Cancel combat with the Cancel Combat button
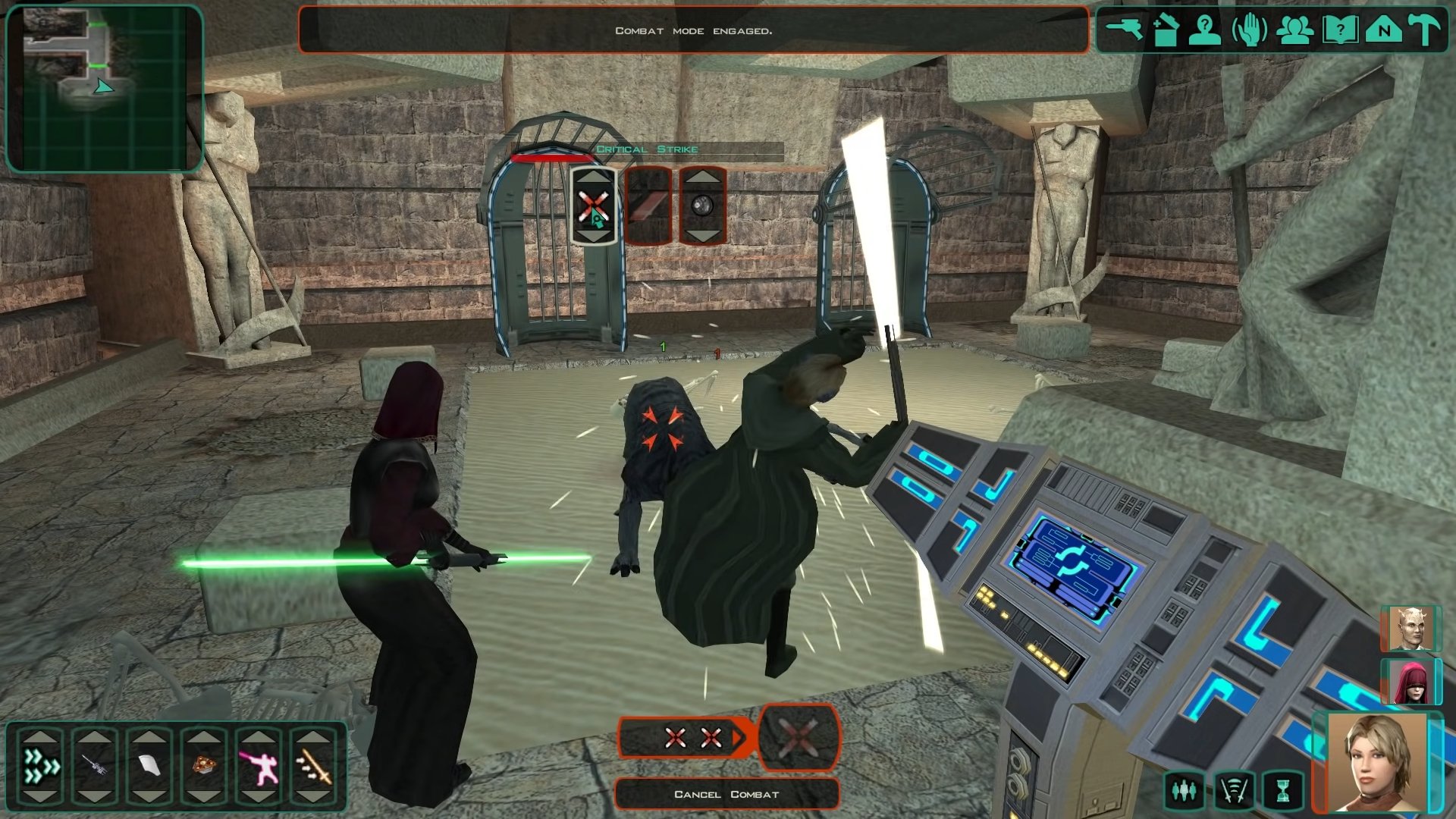This screenshot has height=819, width=1456. click(x=726, y=794)
